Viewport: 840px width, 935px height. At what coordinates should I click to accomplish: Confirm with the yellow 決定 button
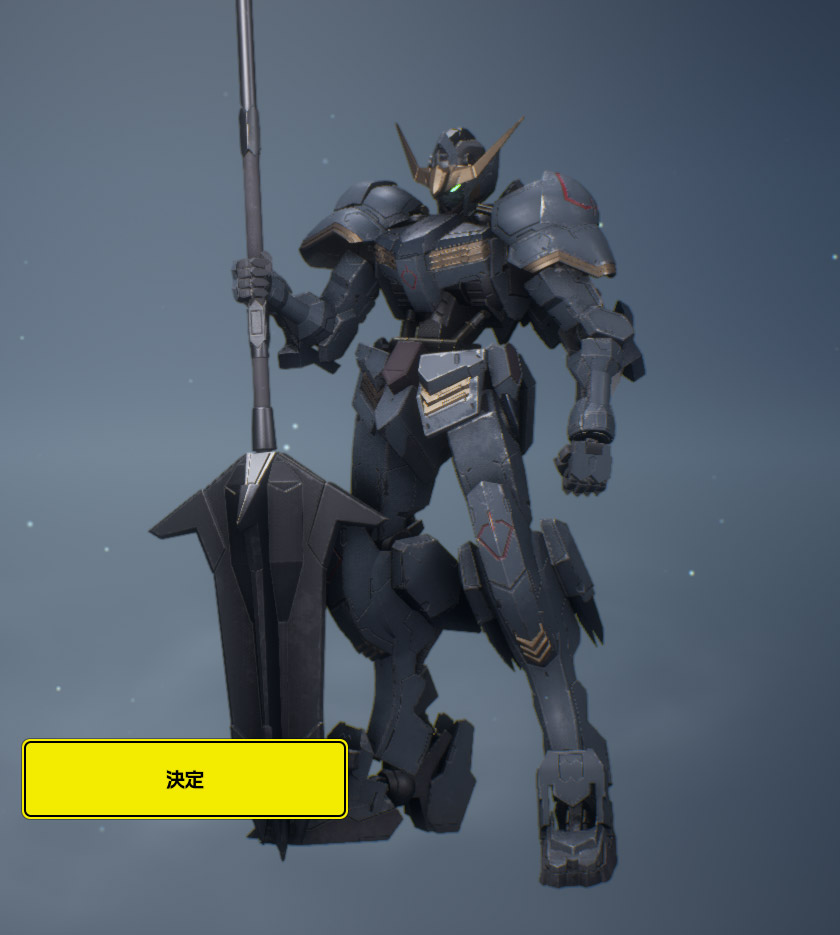[x=185, y=779]
